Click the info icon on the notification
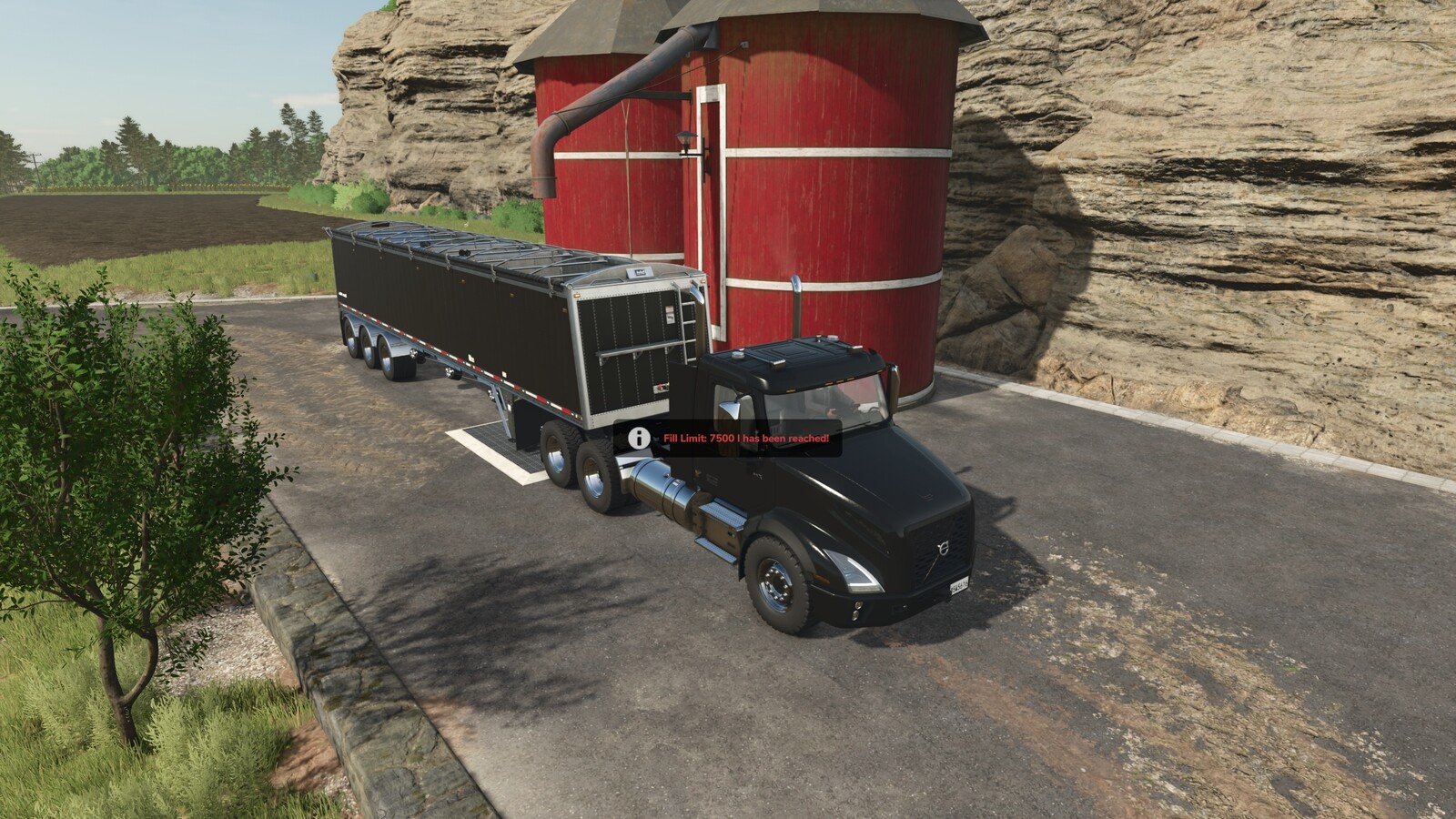Screen dimensions: 1456x819 [637, 439]
